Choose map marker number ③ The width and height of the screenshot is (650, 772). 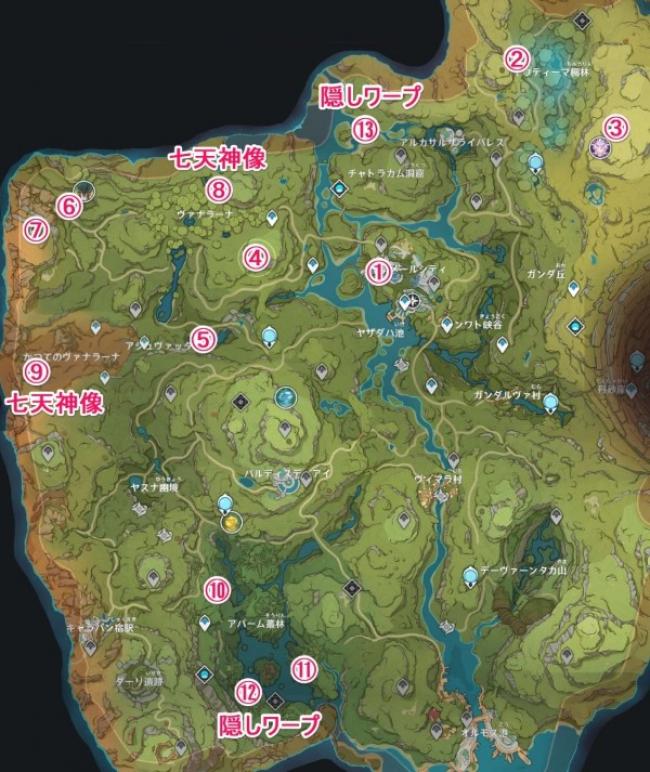615,127
